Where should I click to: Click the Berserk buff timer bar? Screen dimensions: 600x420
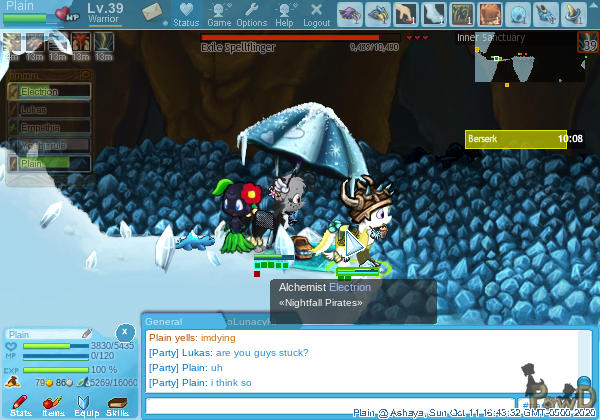coord(524,139)
